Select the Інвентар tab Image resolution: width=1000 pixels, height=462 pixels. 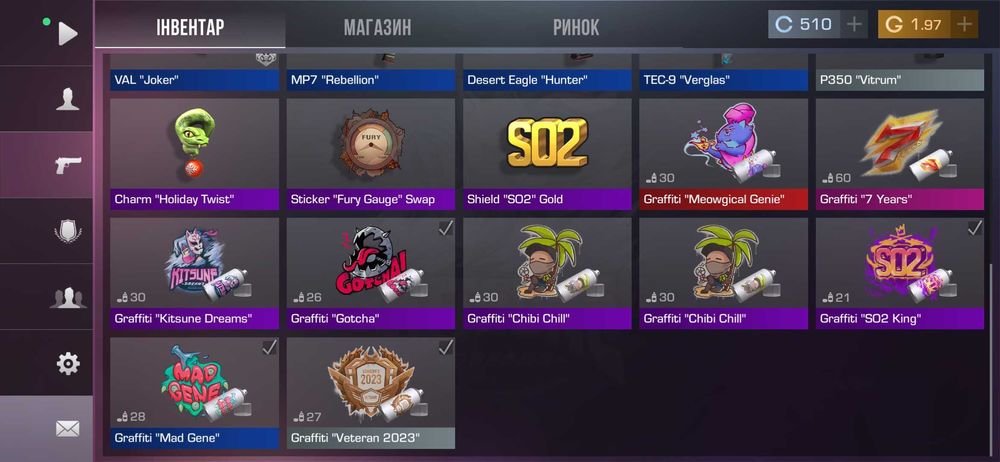pos(190,27)
